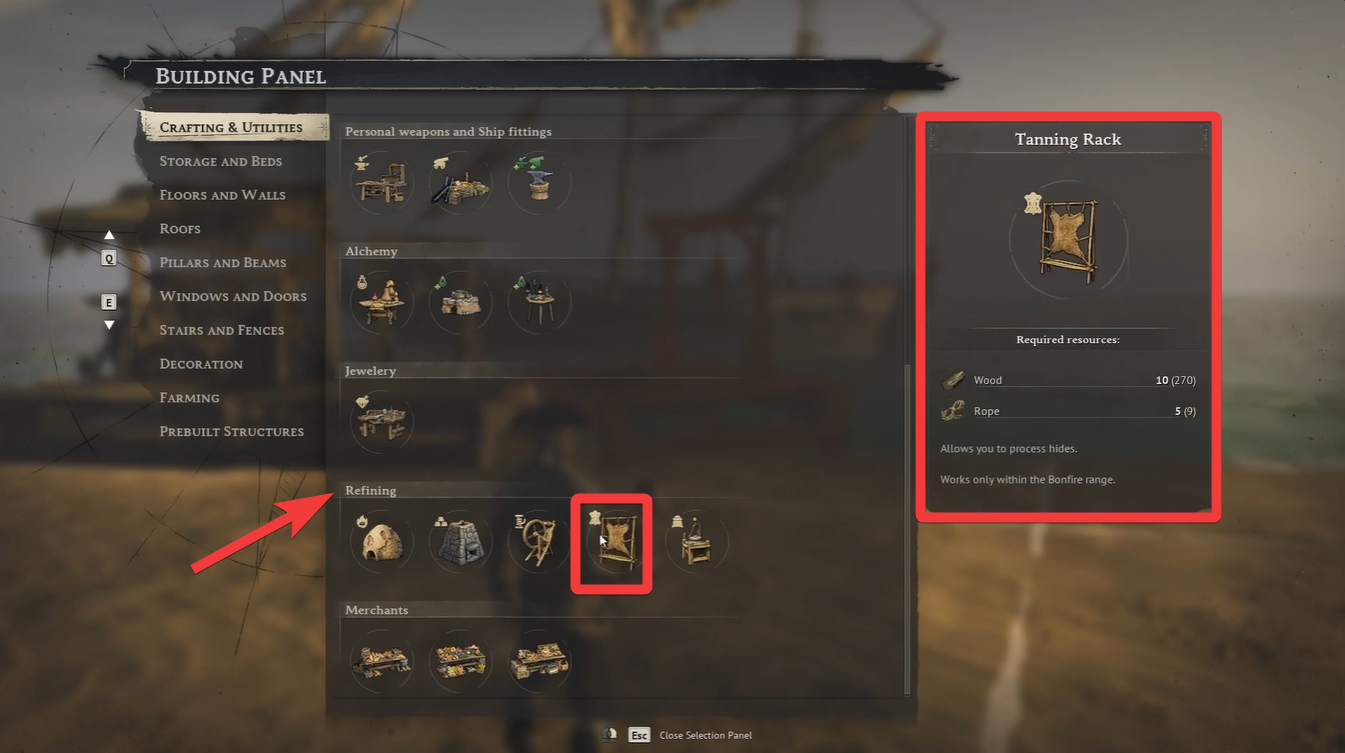Click the up arrow above the Q hotkey

(109, 234)
